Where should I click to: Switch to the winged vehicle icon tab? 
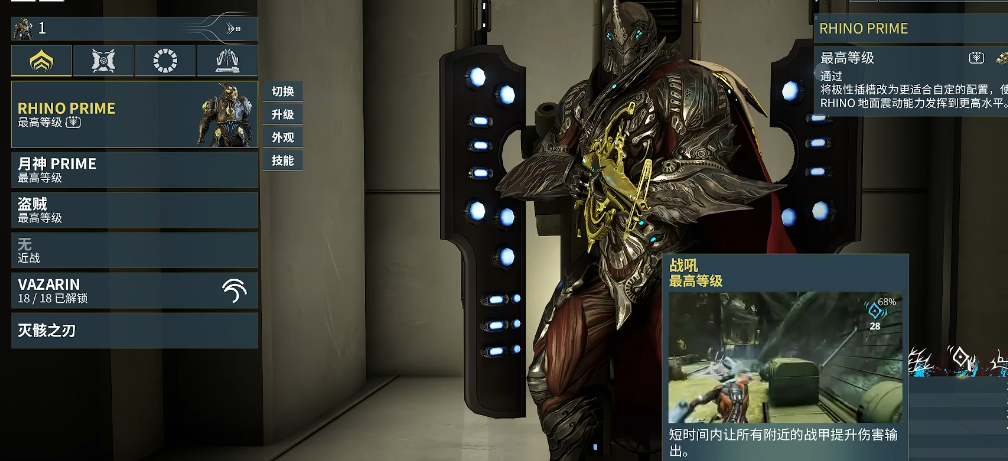[226, 62]
